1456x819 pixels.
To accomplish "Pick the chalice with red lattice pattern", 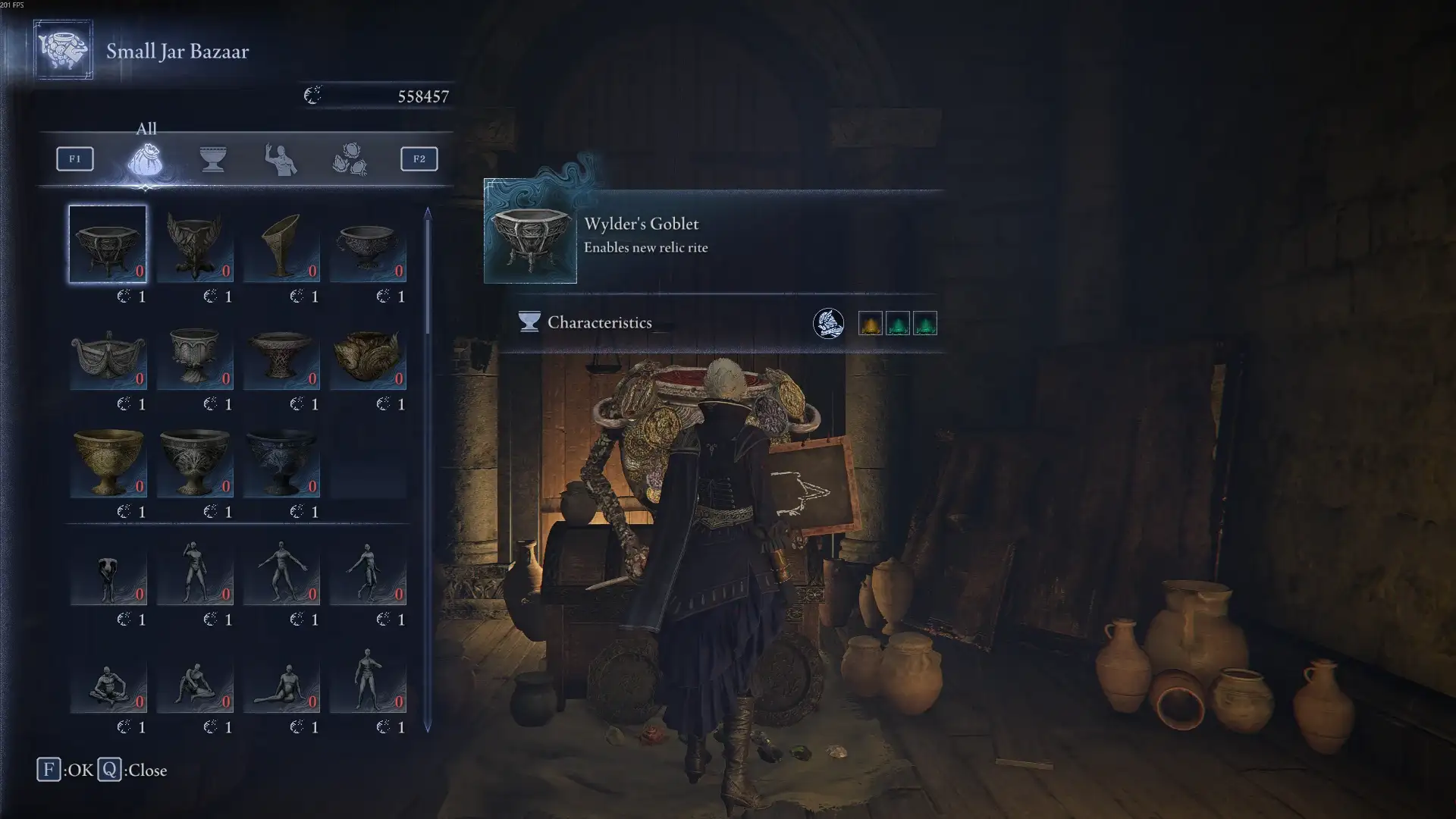I will pos(281,355).
